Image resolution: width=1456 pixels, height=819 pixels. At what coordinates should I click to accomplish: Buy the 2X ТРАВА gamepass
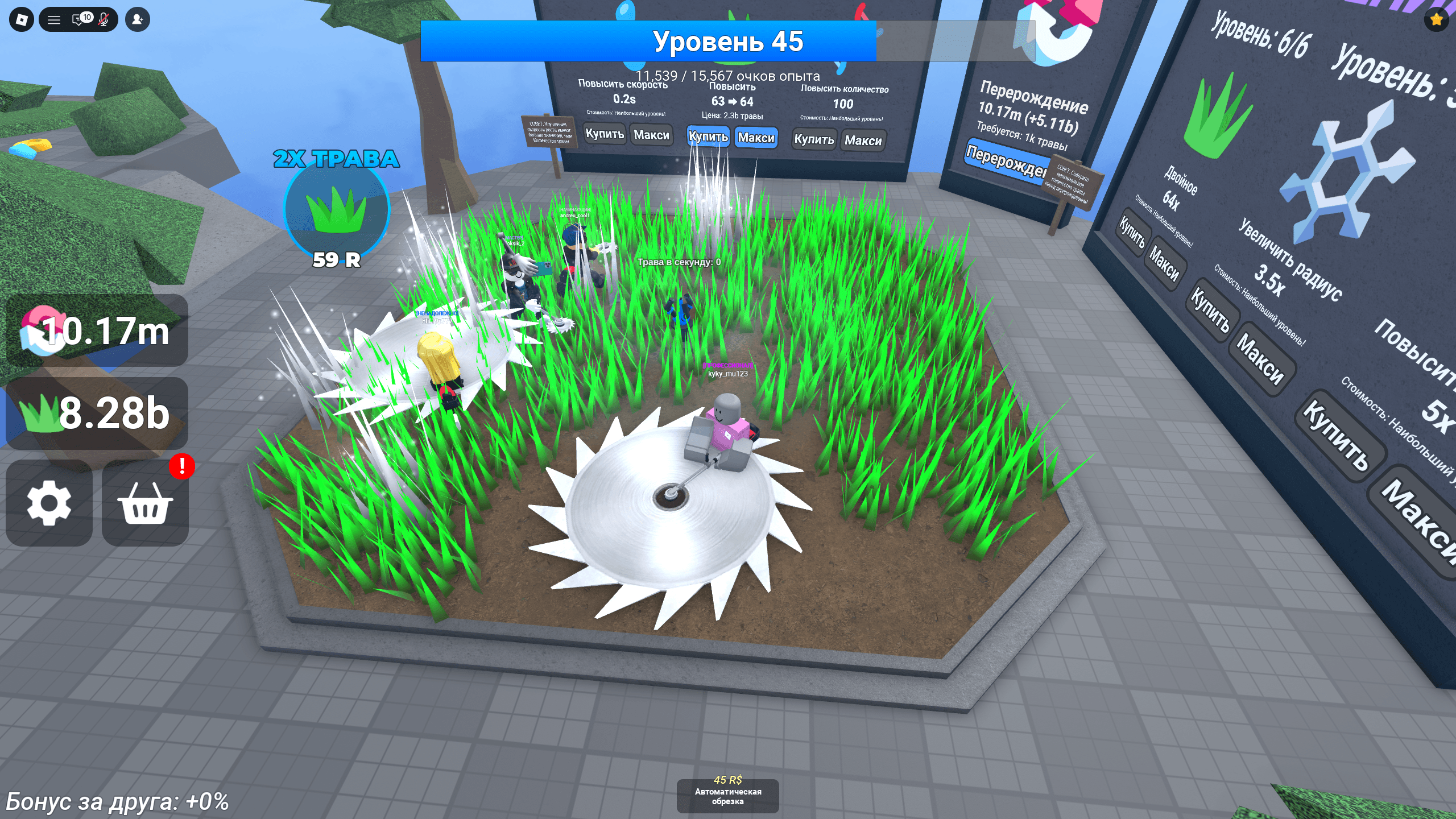pos(337,209)
